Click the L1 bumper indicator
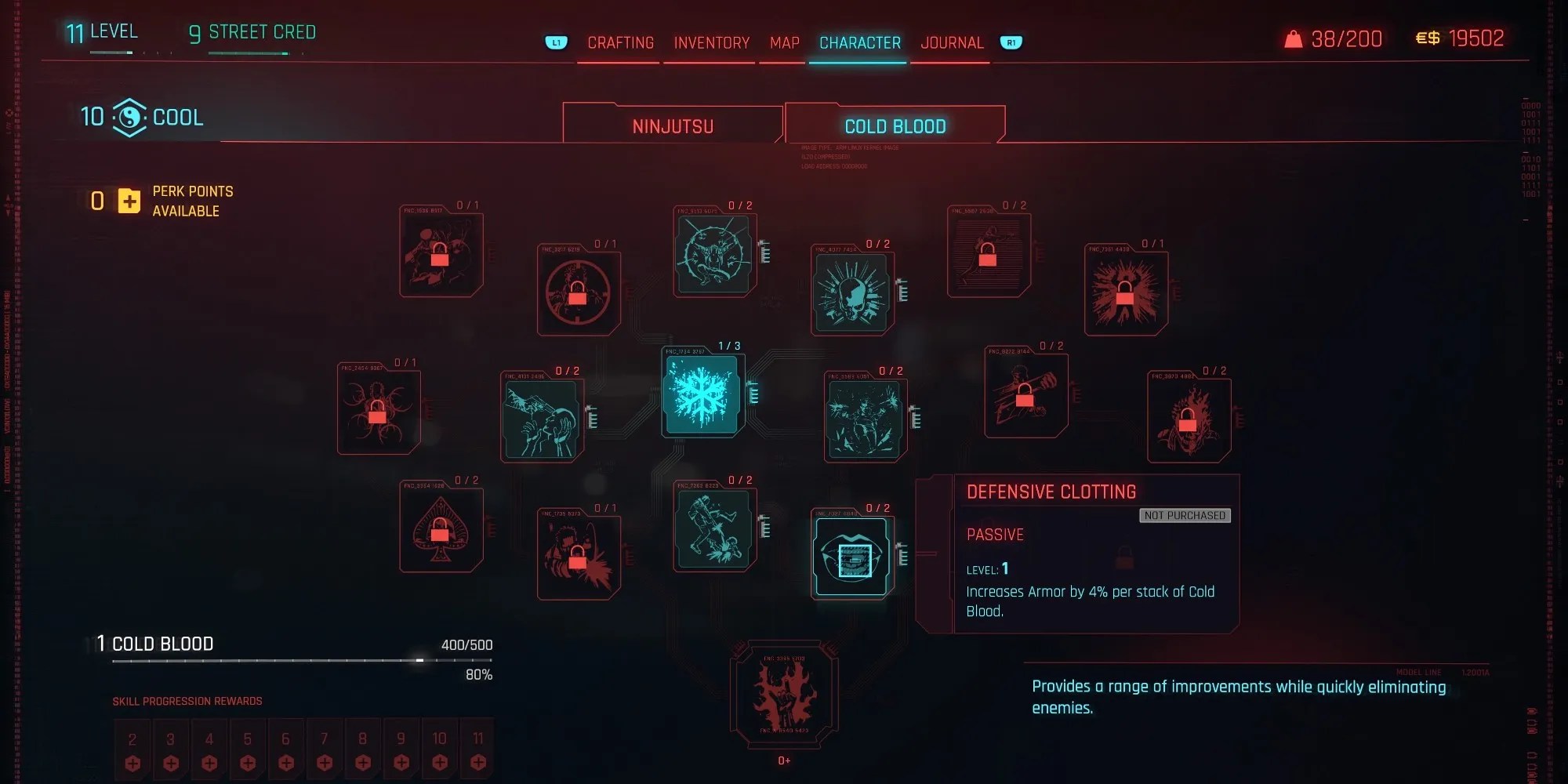This screenshot has height=784, width=1568. coord(557,43)
